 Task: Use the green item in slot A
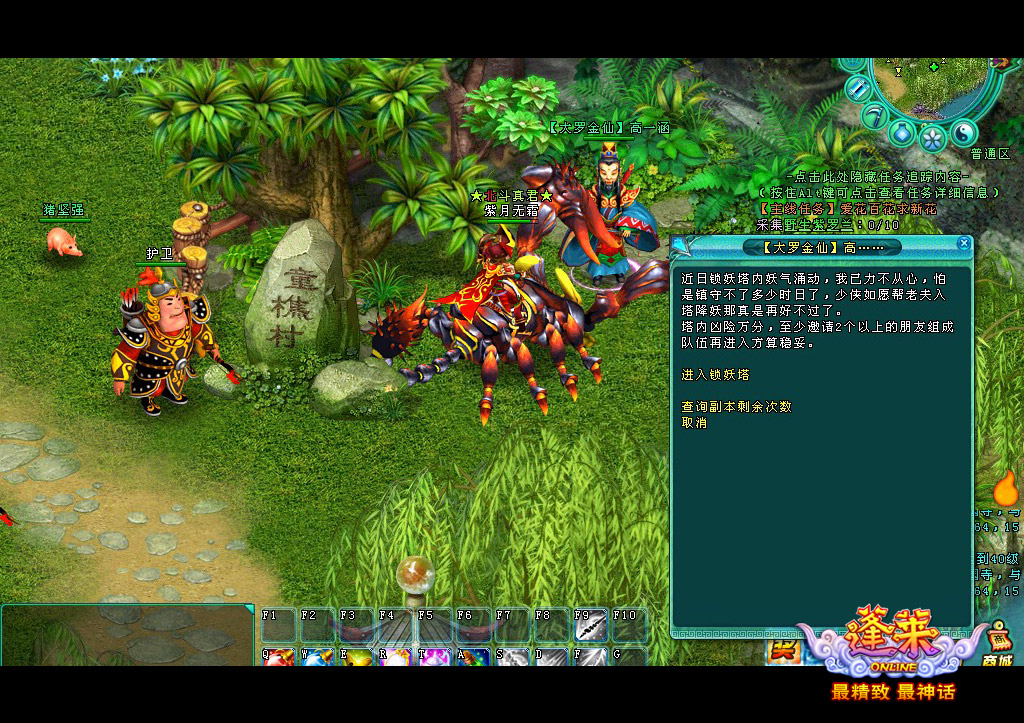click(473, 658)
